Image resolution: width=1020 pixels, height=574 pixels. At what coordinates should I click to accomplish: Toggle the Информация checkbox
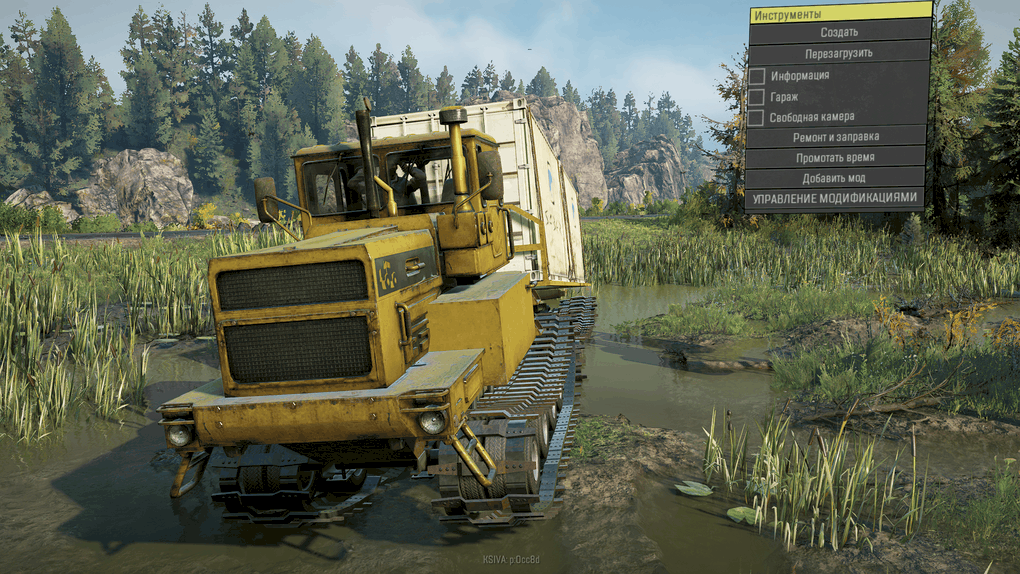[757, 75]
